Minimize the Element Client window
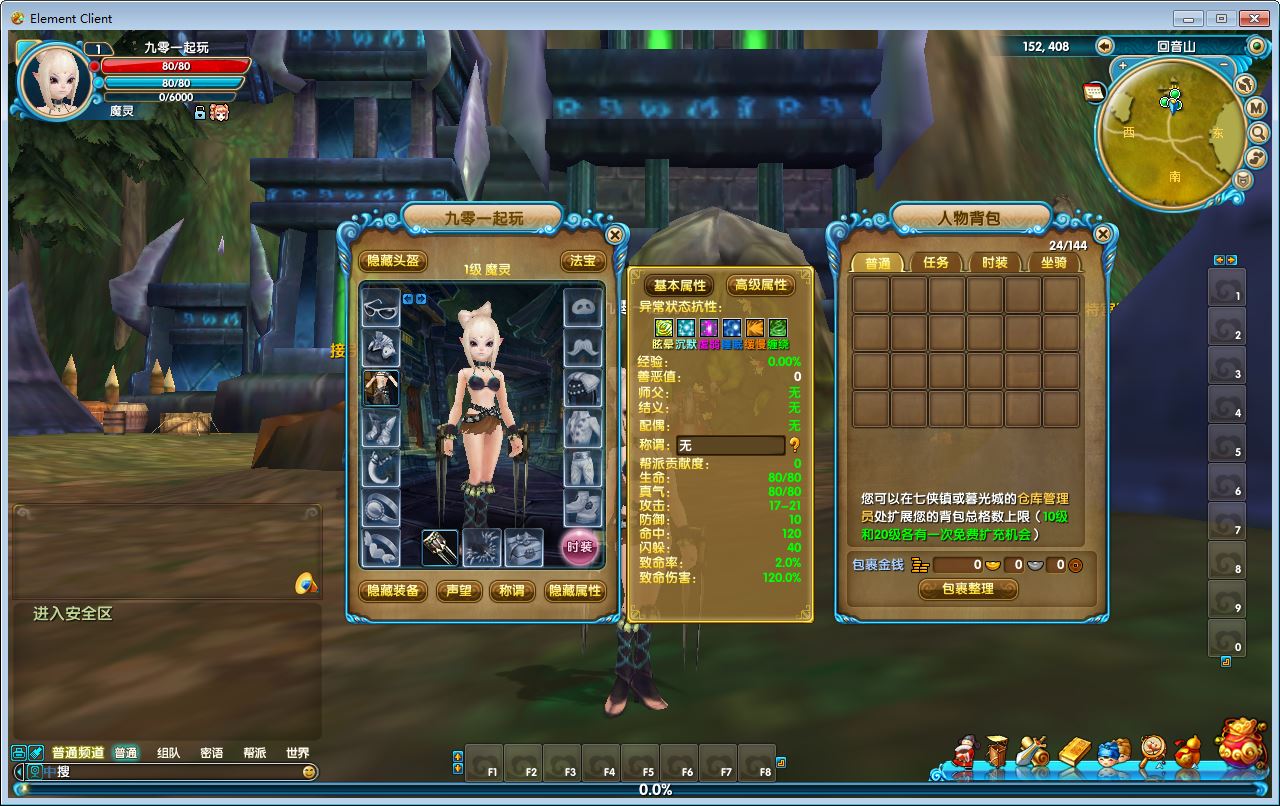This screenshot has height=806, width=1280. [1188, 18]
